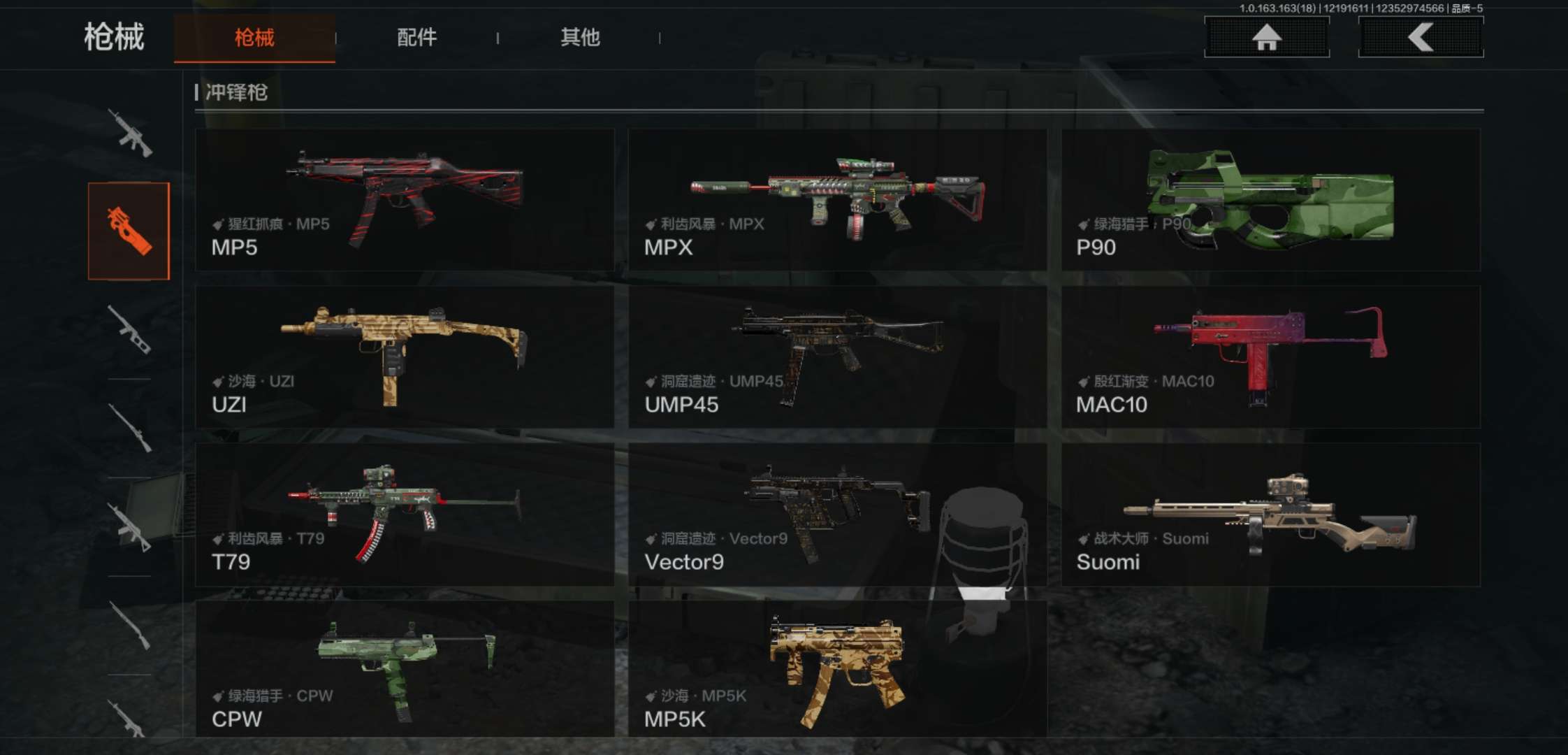Click the back arrow button
The width and height of the screenshot is (1568, 755).
1420,37
